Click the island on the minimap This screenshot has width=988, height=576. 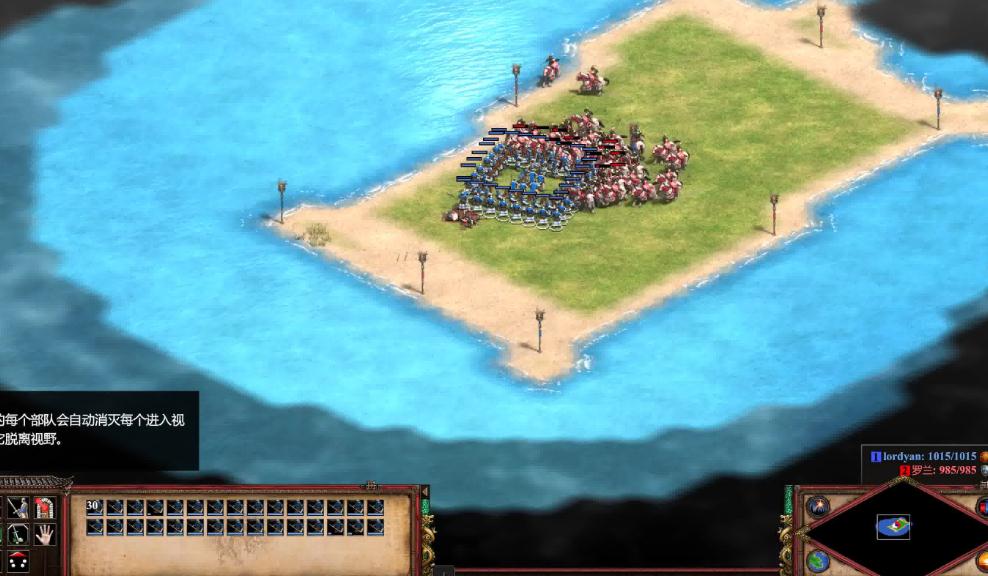point(893,525)
